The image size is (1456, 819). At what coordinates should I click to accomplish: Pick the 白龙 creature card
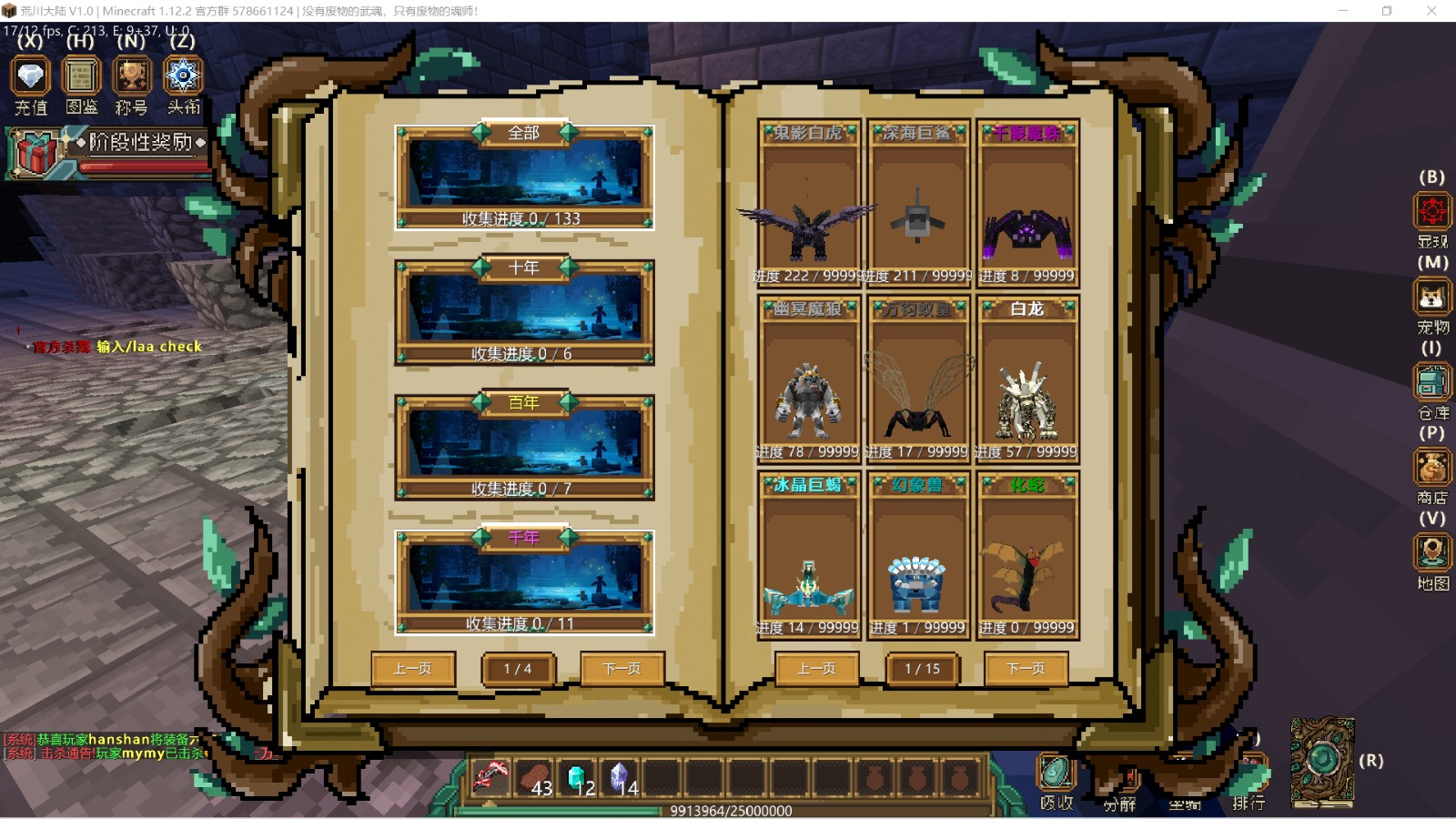[1027, 380]
